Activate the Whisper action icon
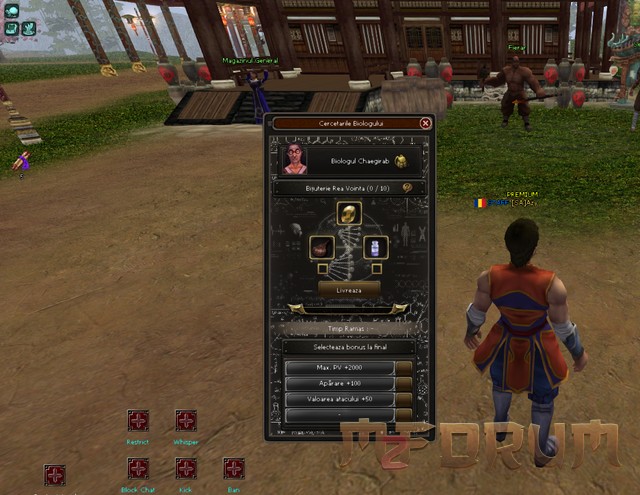 coord(186,421)
